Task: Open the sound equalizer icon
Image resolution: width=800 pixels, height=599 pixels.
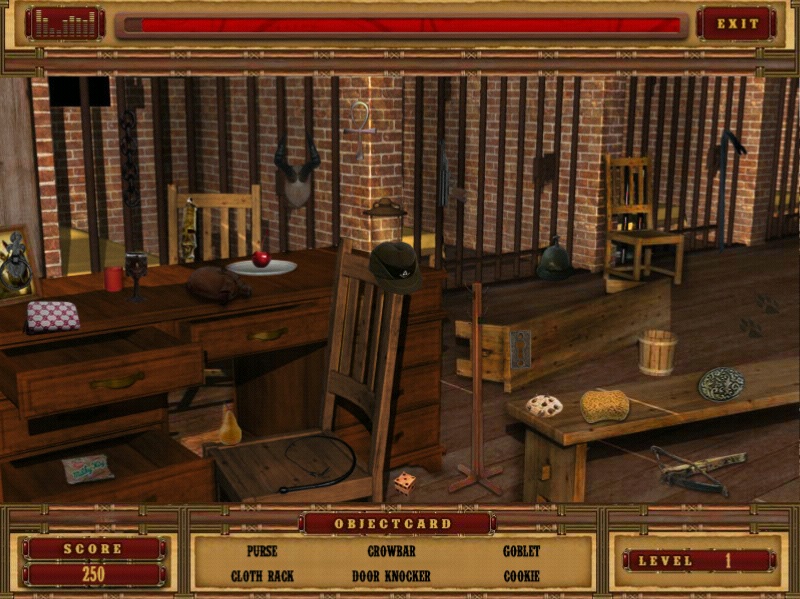Action: [x=65, y=24]
